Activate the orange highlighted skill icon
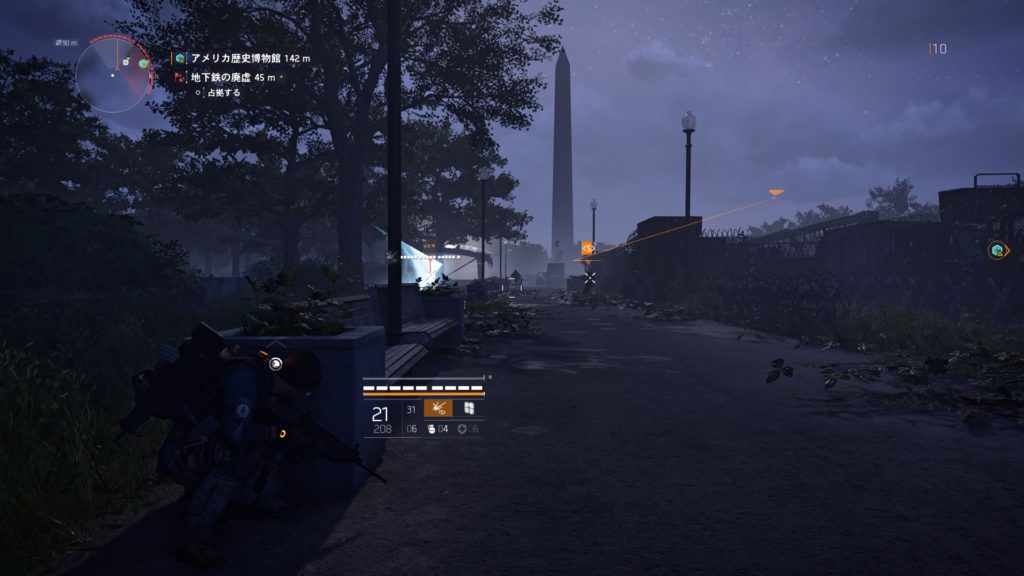The height and width of the screenshot is (576, 1024). (x=438, y=408)
